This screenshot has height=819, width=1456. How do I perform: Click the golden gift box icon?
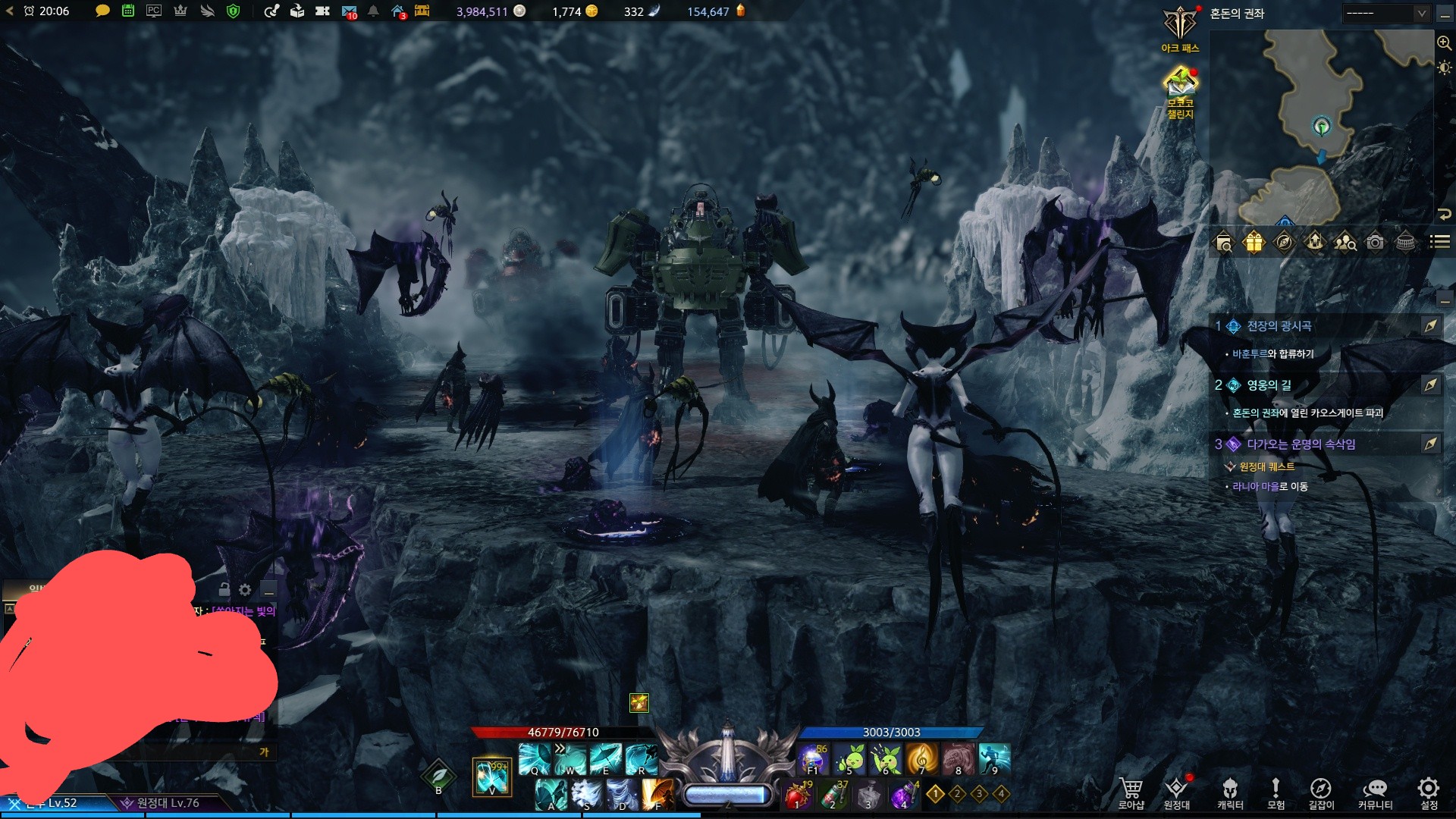tap(1254, 242)
